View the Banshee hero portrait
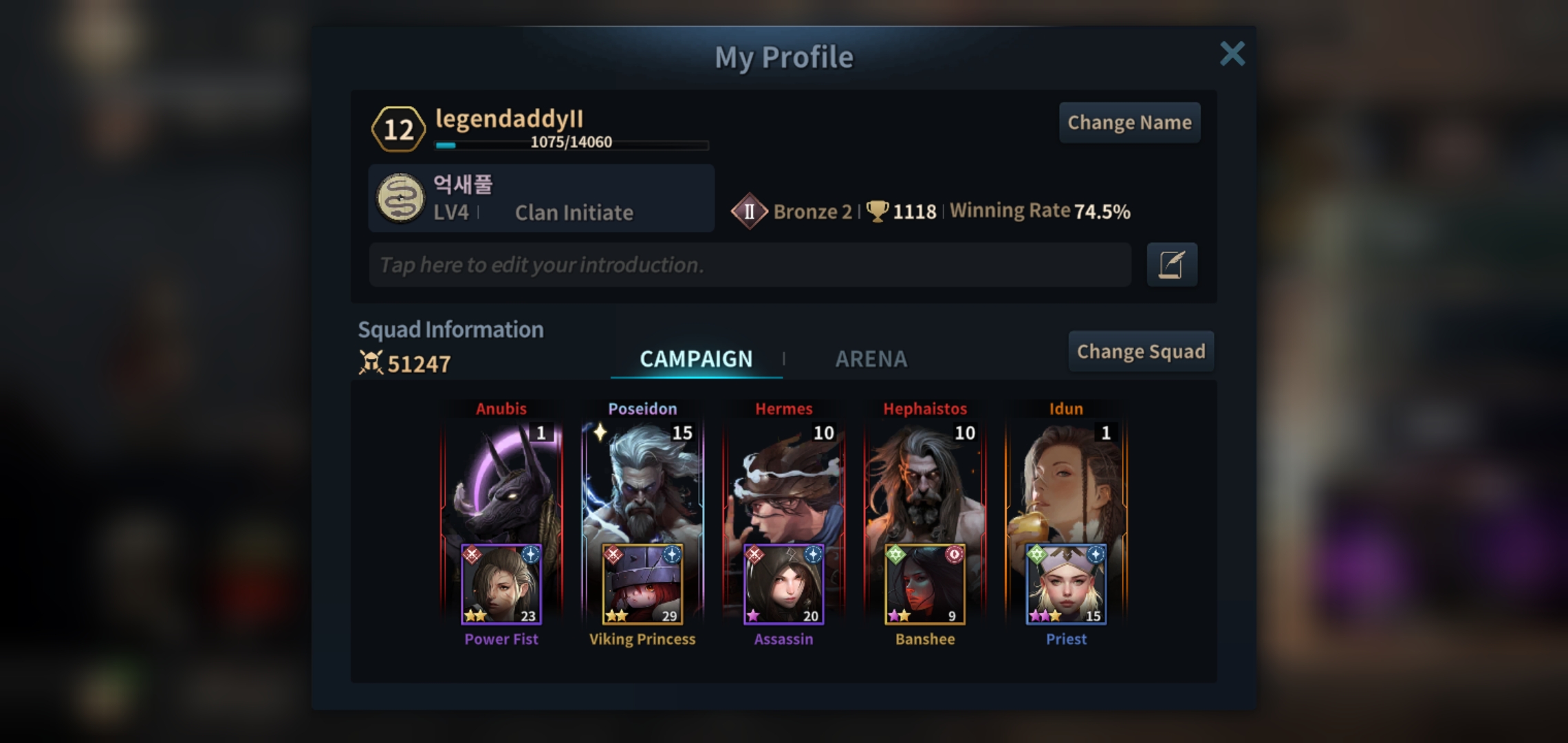The image size is (1568, 743). pos(925,585)
